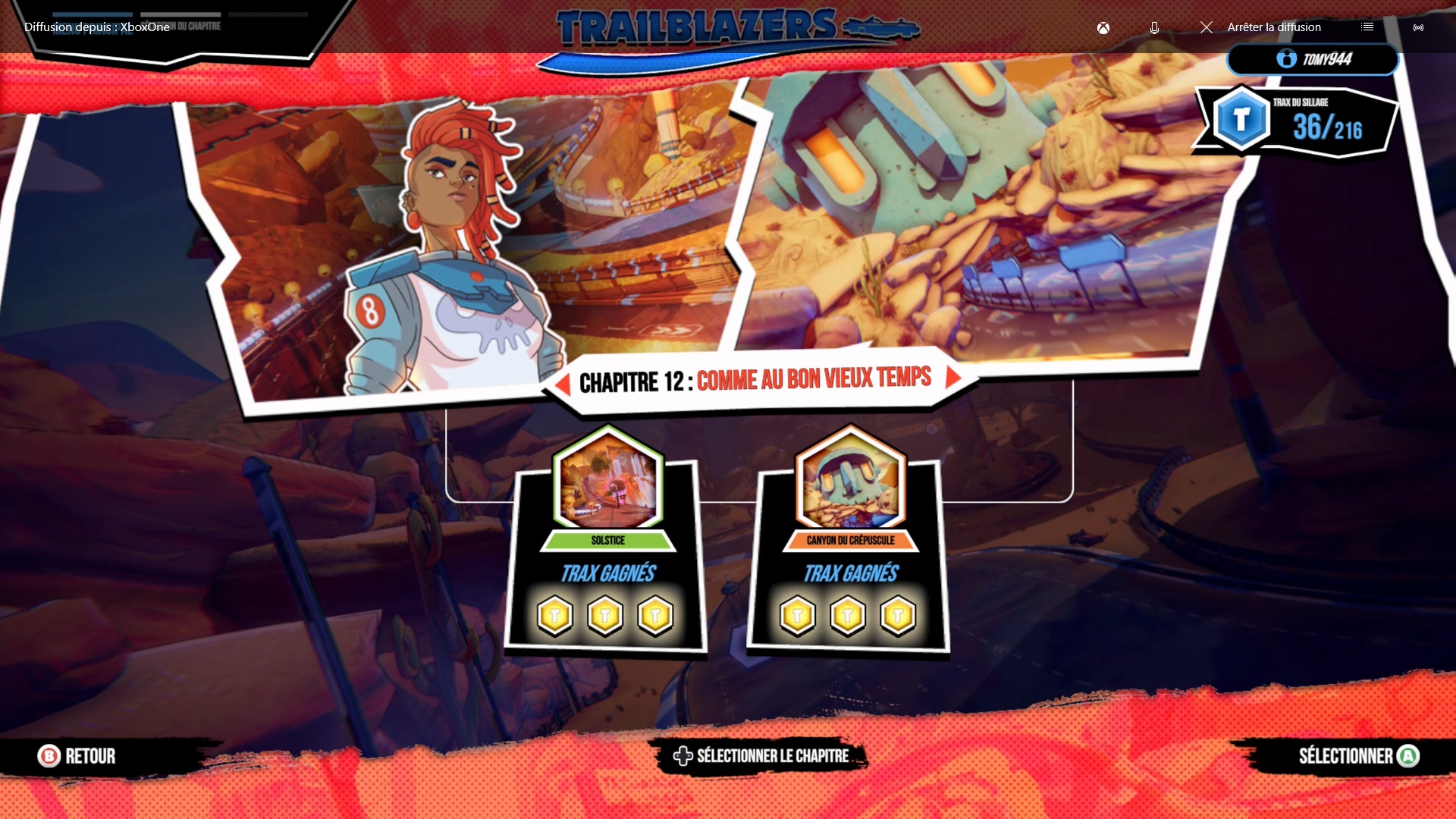
Task: Open the streaming overlay list menu
Action: pos(1367,27)
